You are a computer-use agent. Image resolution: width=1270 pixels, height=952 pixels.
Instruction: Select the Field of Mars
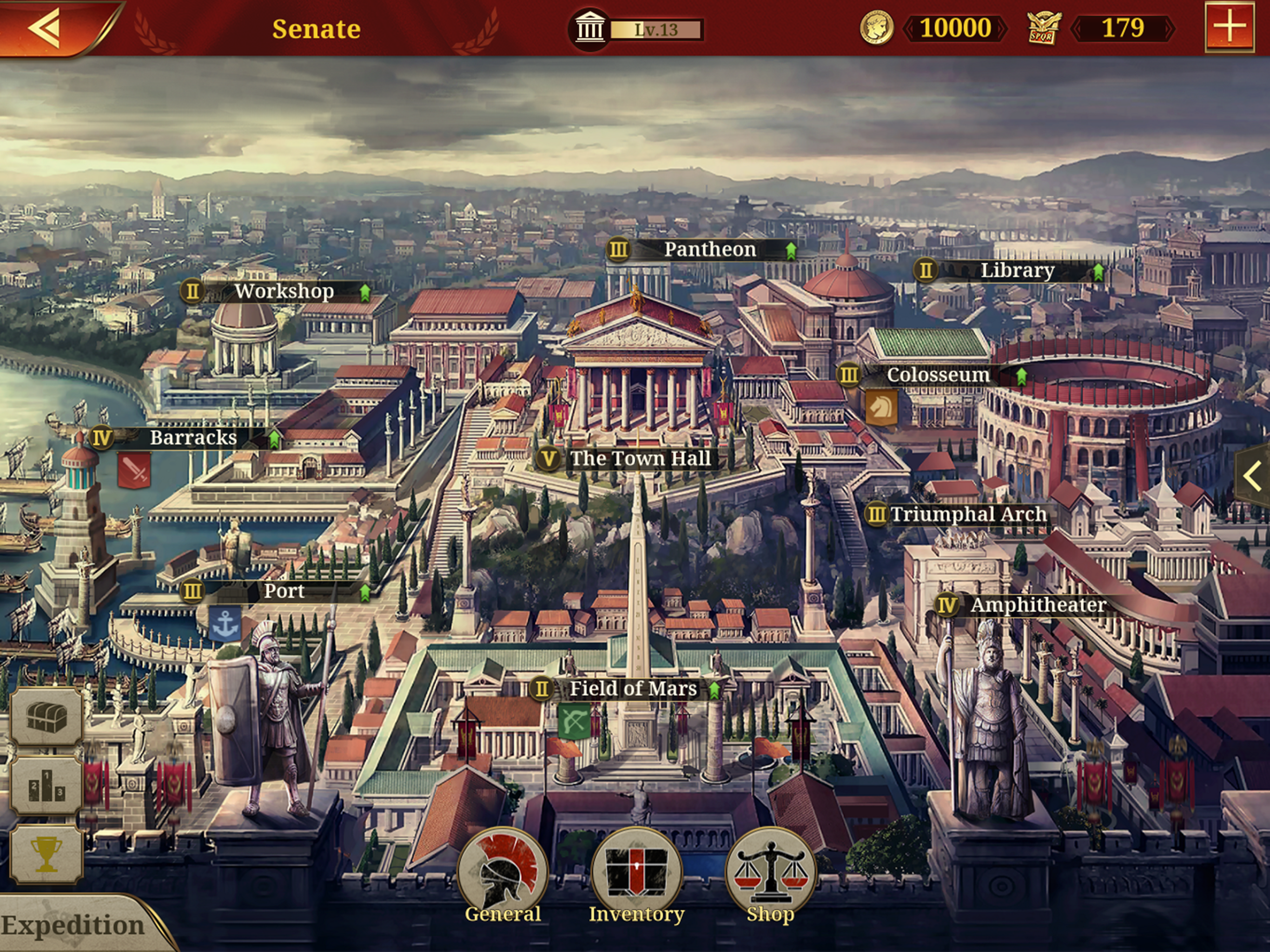[x=632, y=688]
